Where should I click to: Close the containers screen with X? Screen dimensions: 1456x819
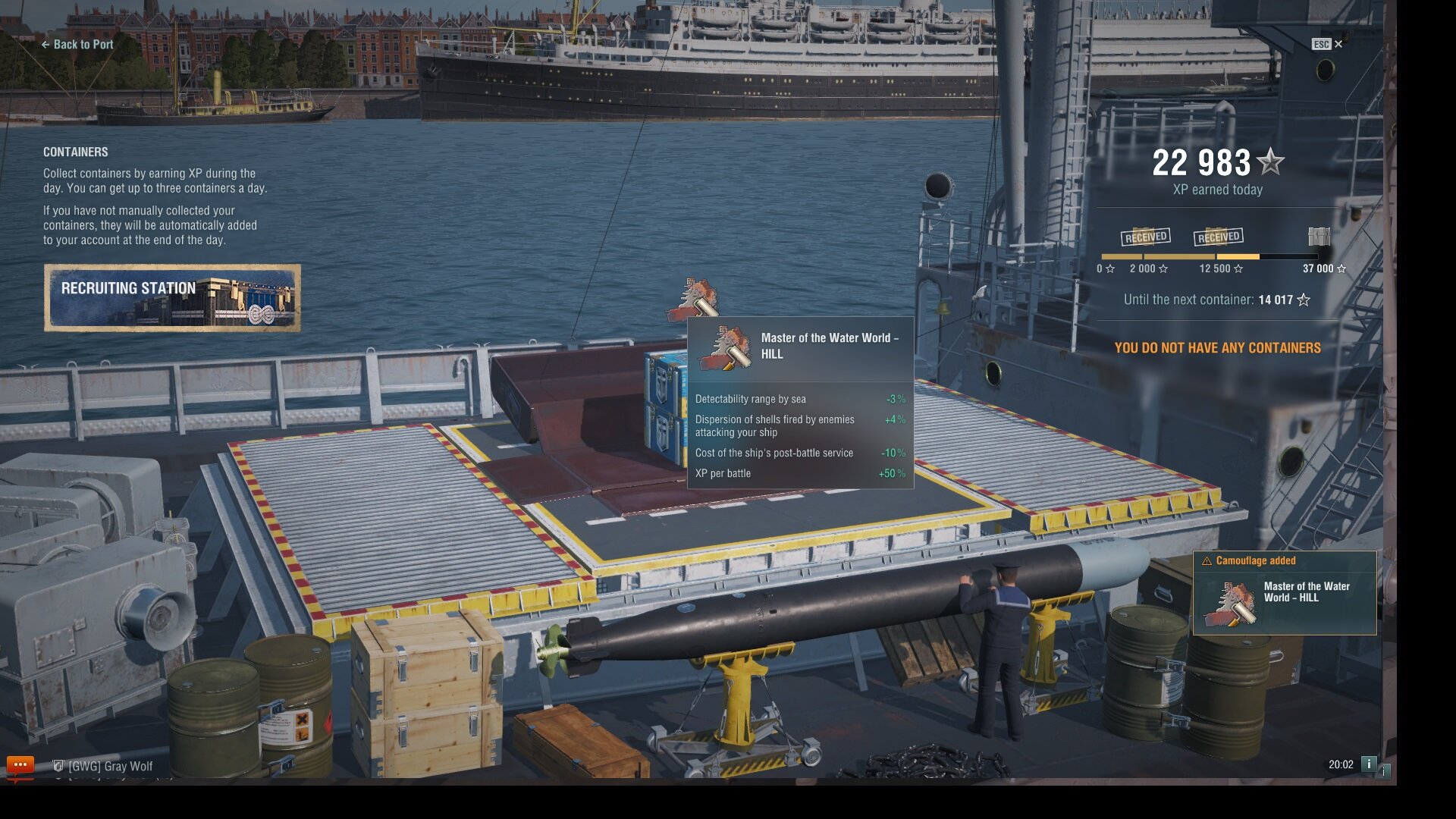[1338, 44]
